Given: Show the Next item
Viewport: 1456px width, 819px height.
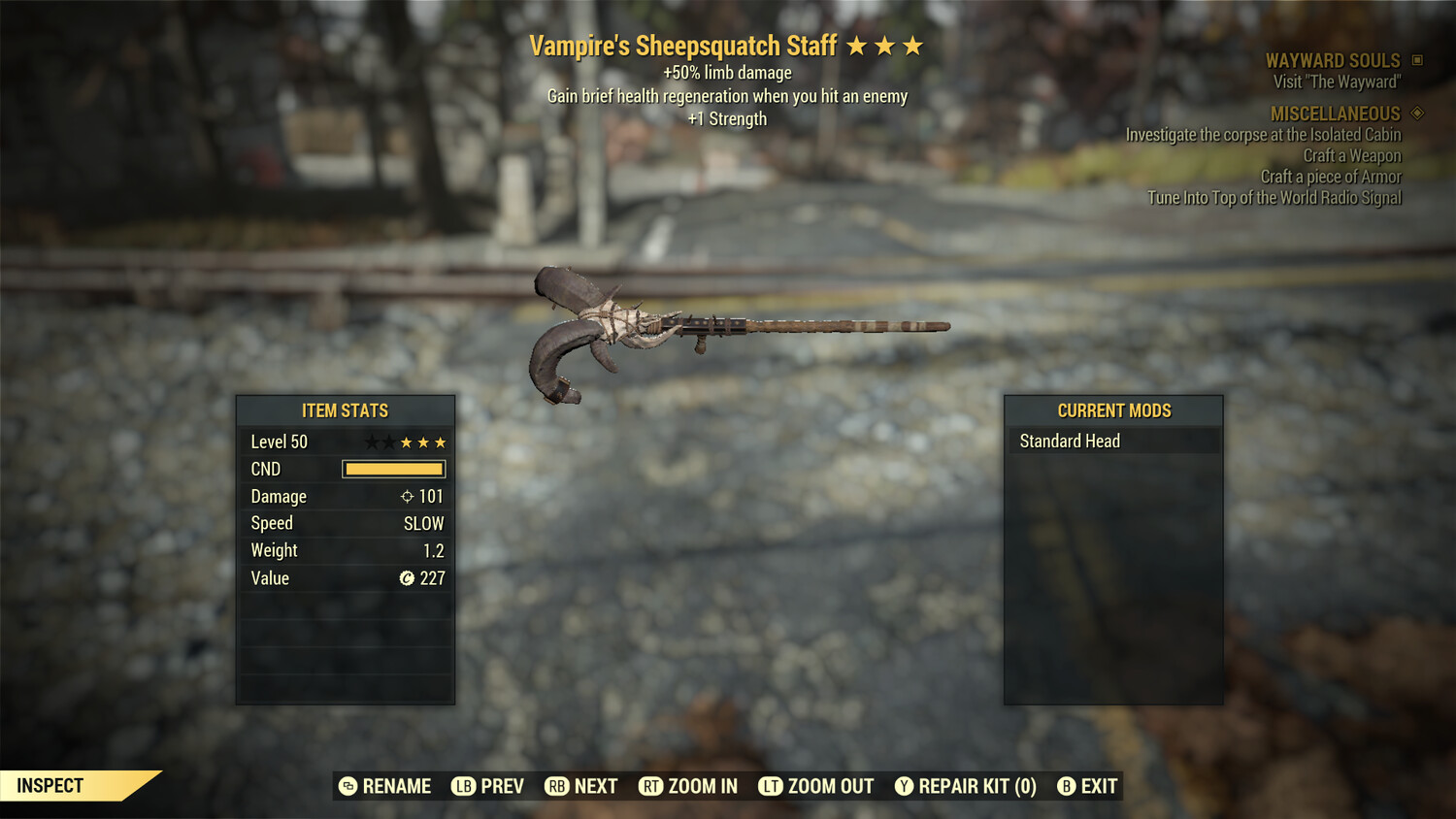Looking at the screenshot, I should click(581, 786).
